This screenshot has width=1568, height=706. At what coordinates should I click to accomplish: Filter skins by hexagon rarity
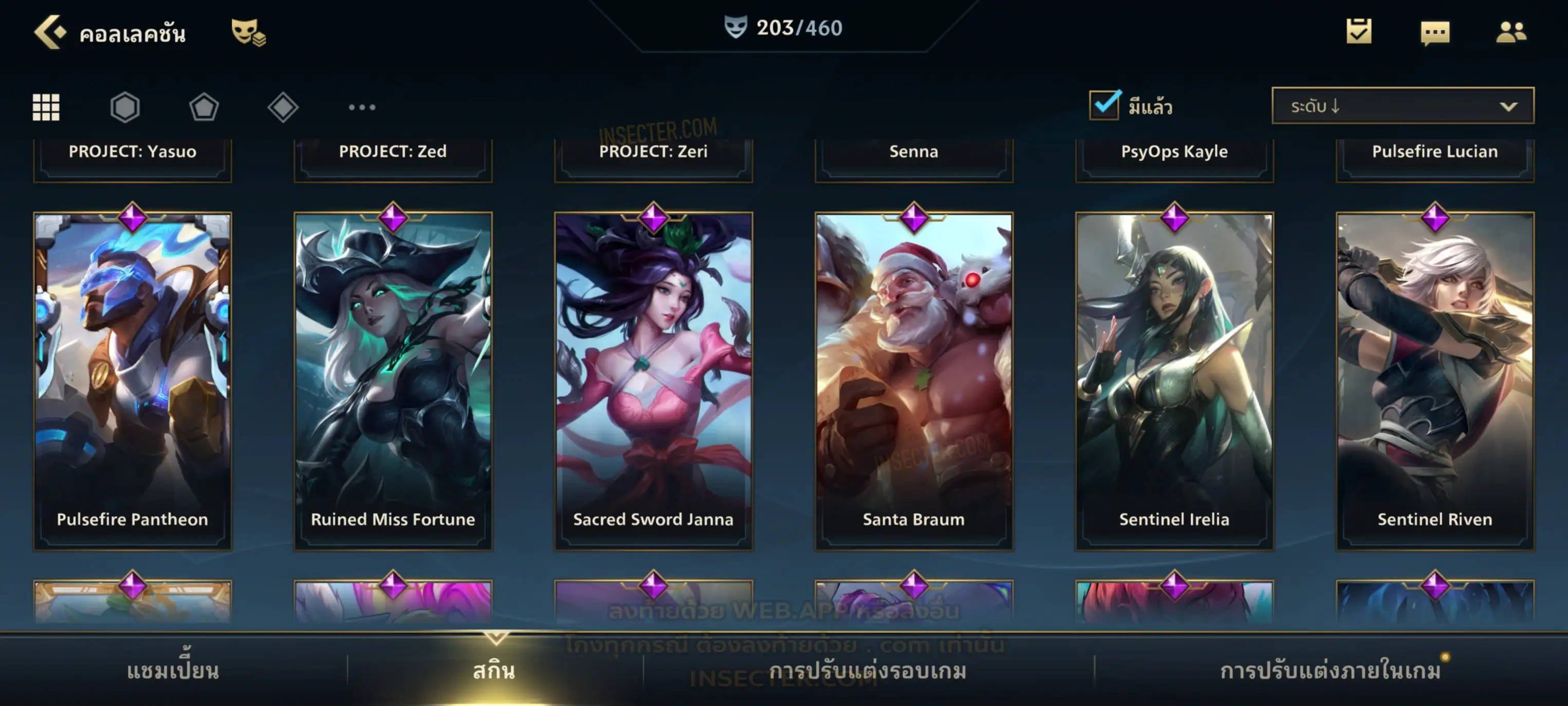(x=125, y=107)
